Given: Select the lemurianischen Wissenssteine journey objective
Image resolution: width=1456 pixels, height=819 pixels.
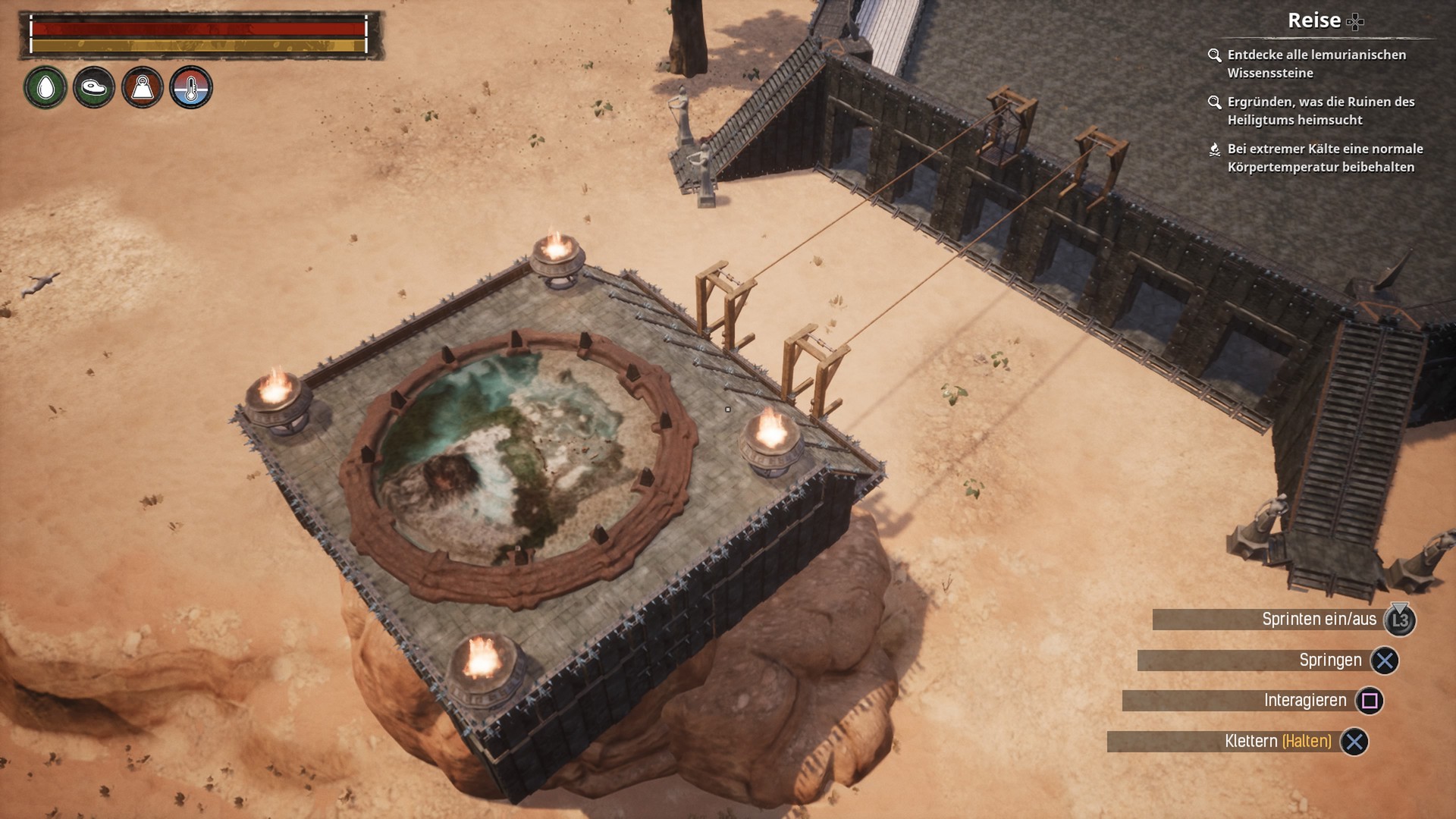Looking at the screenshot, I should pyautogui.click(x=1316, y=64).
